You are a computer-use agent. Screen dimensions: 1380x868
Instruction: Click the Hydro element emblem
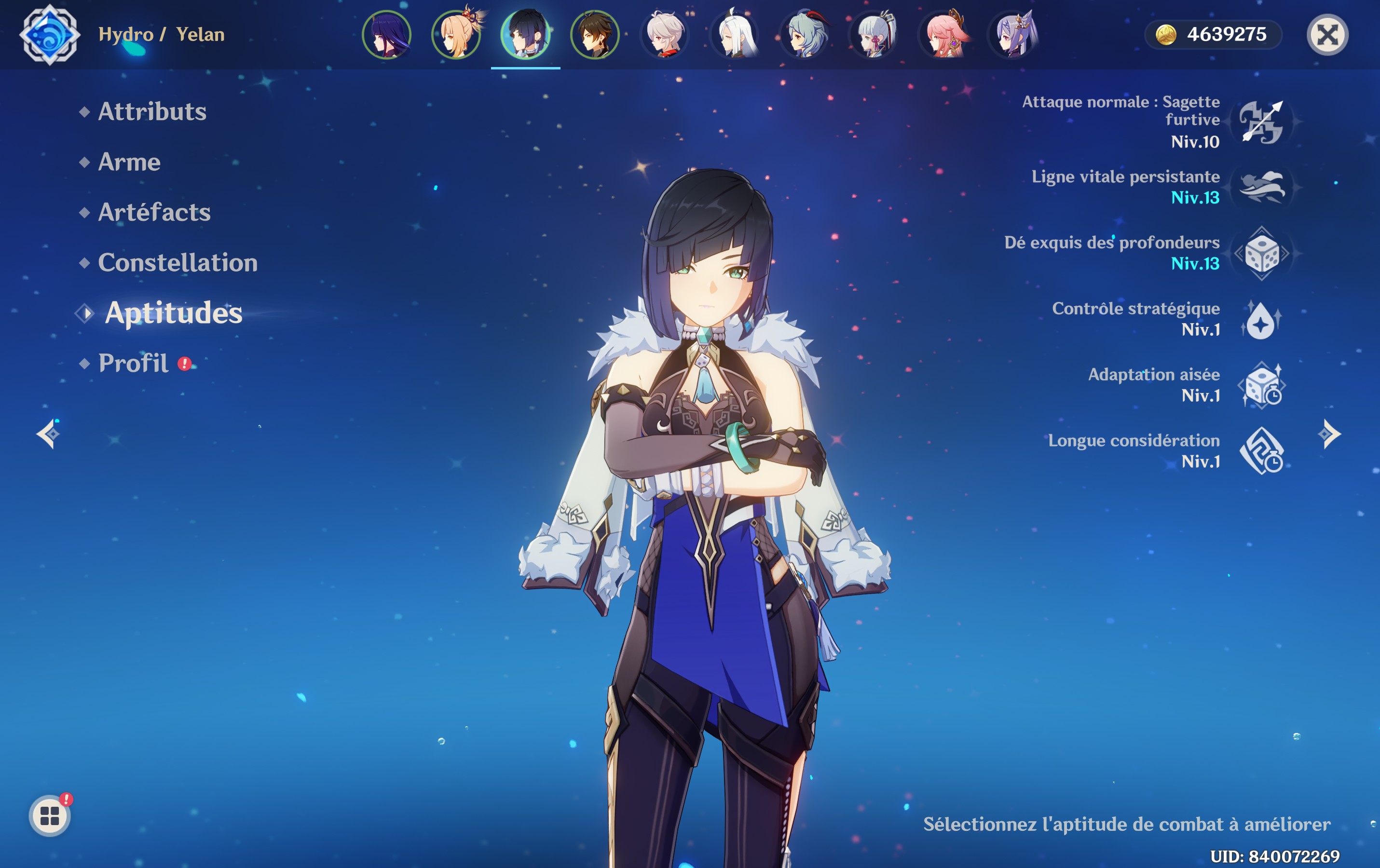pyautogui.click(x=50, y=35)
